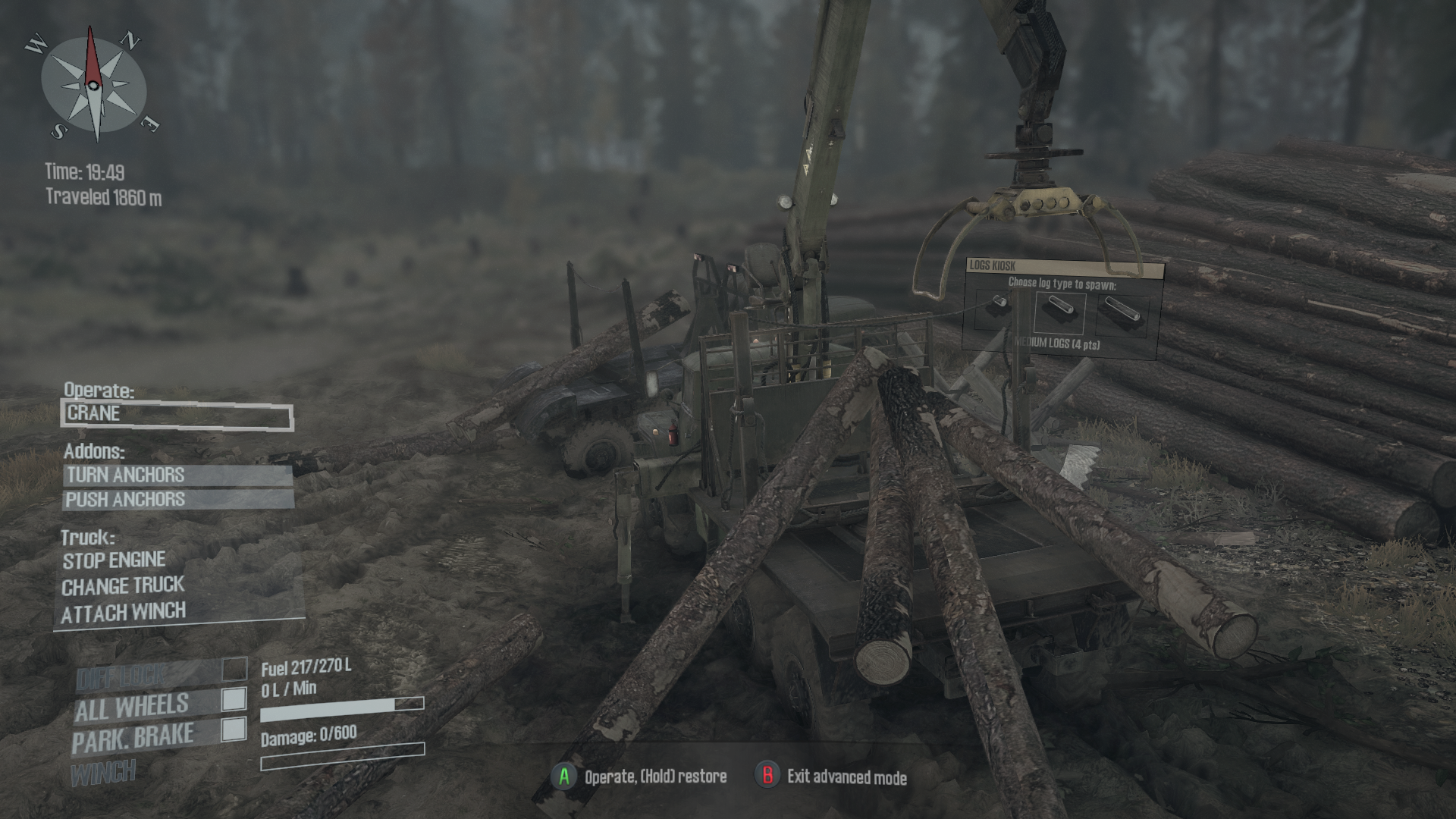This screenshot has height=819, width=1456.
Task: Select the medium logs spawn icon
Action: (1060, 309)
